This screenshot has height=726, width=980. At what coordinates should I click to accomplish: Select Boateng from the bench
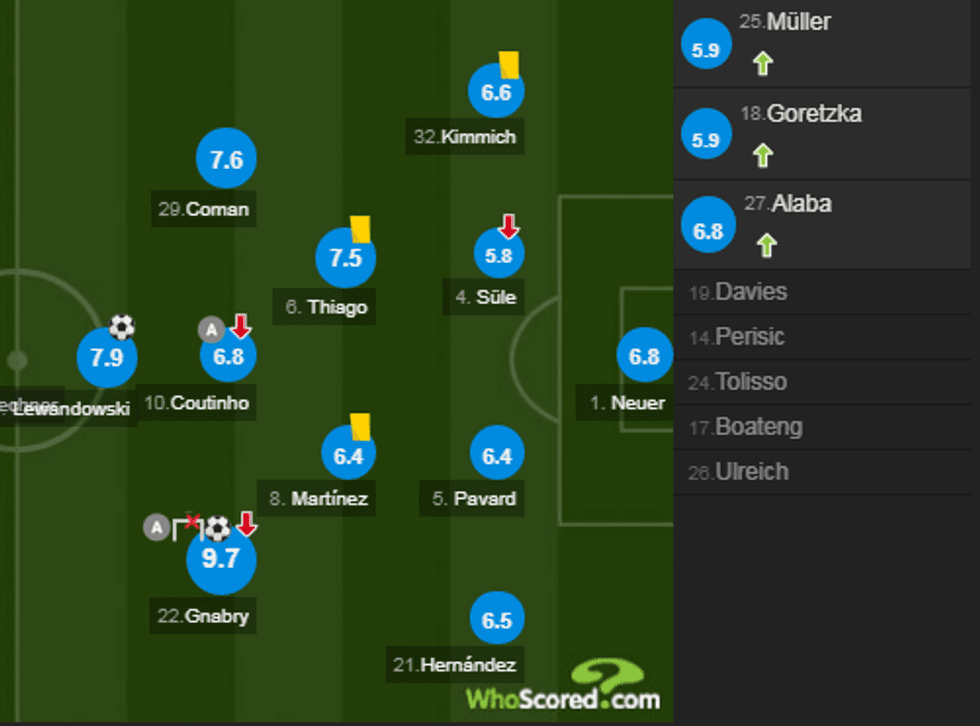(x=826, y=427)
